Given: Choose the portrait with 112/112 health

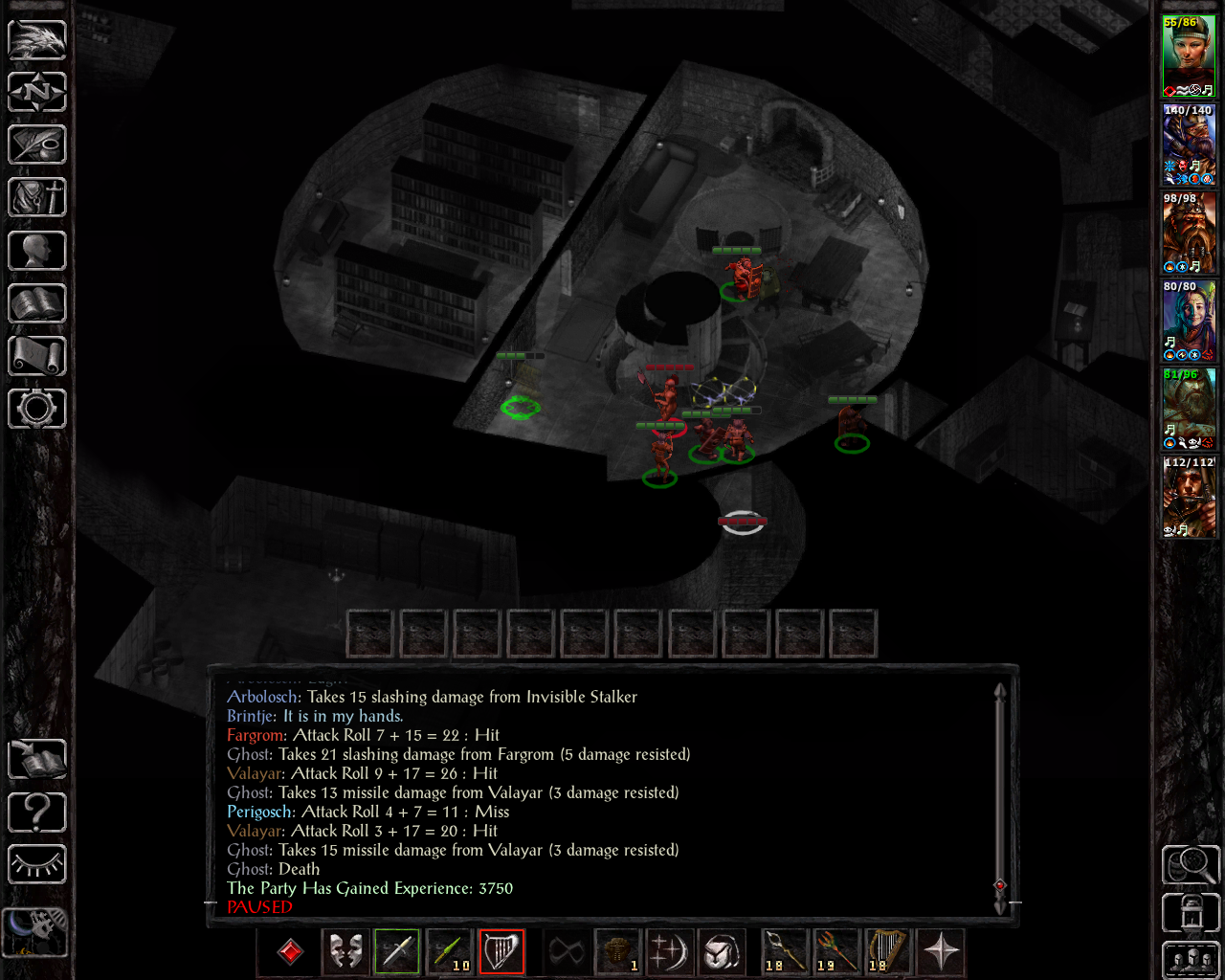Looking at the screenshot, I should (x=1189, y=496).
